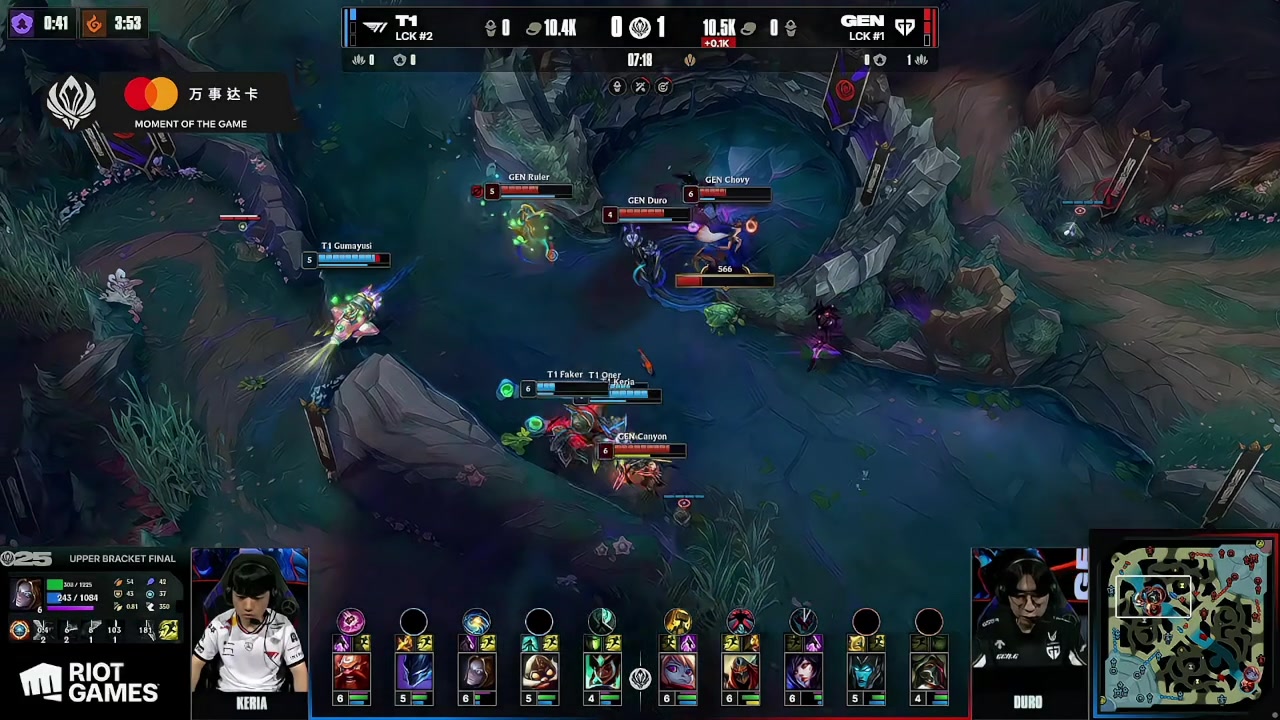The height and width of the screenshot is (720, 1280).
Task: Select Poppy's portrait in the champion bar
Action: click(x=678, y=671)
